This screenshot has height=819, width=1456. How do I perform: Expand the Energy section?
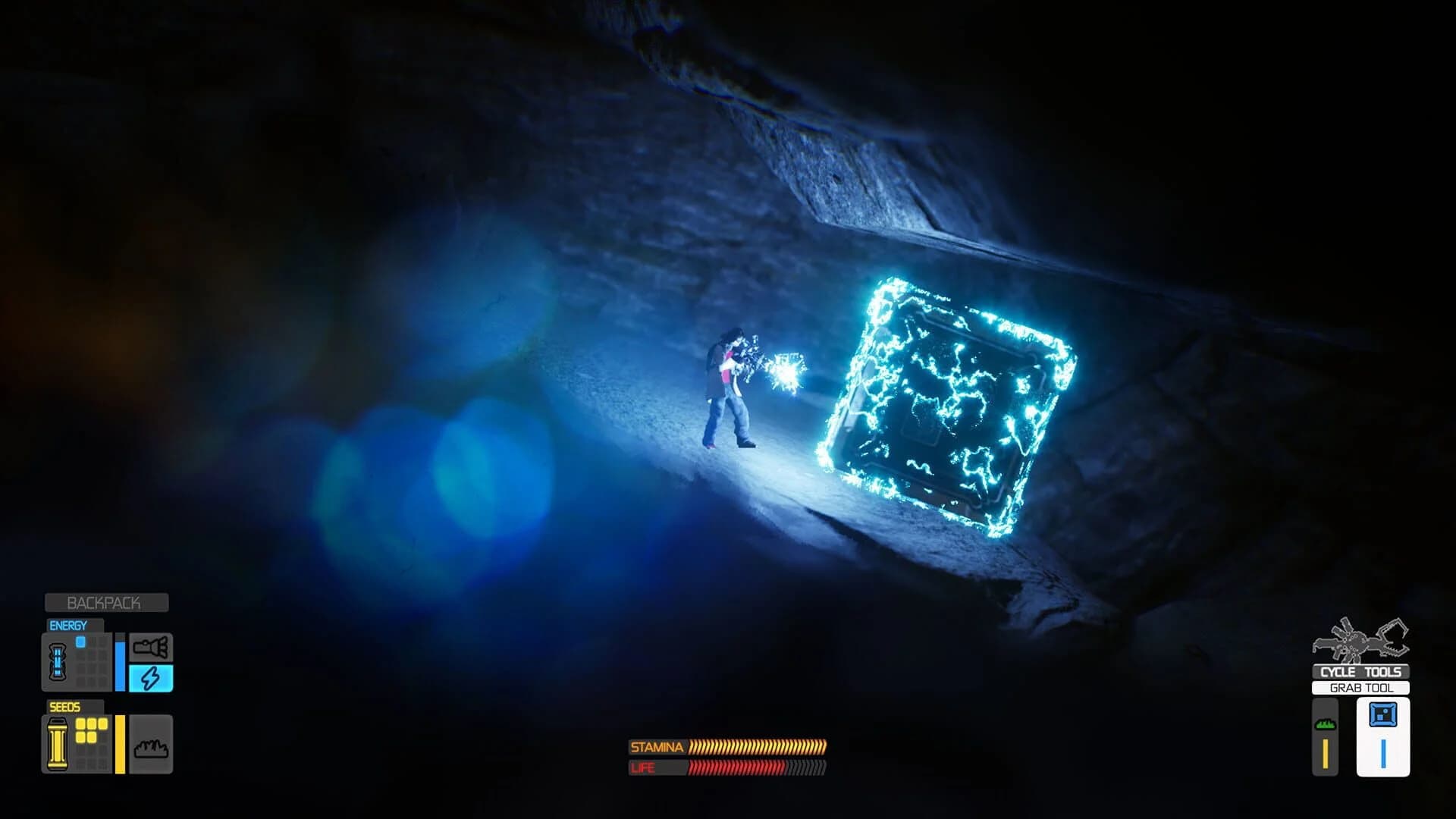[68, 625]
